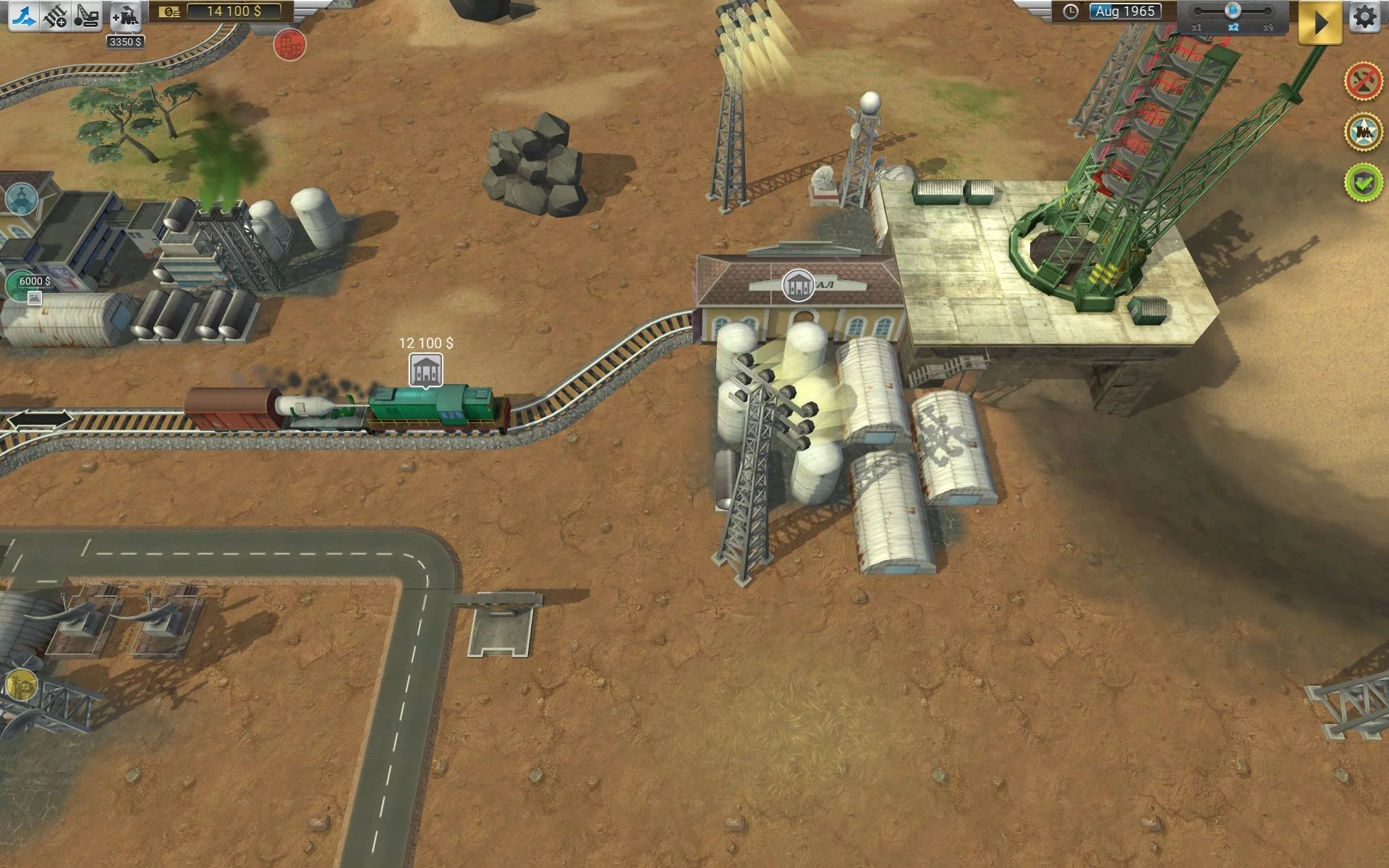This screenshot has height=868, width=1389.
Task: Open the gear settings menu
Action: tap(1364, 16)
